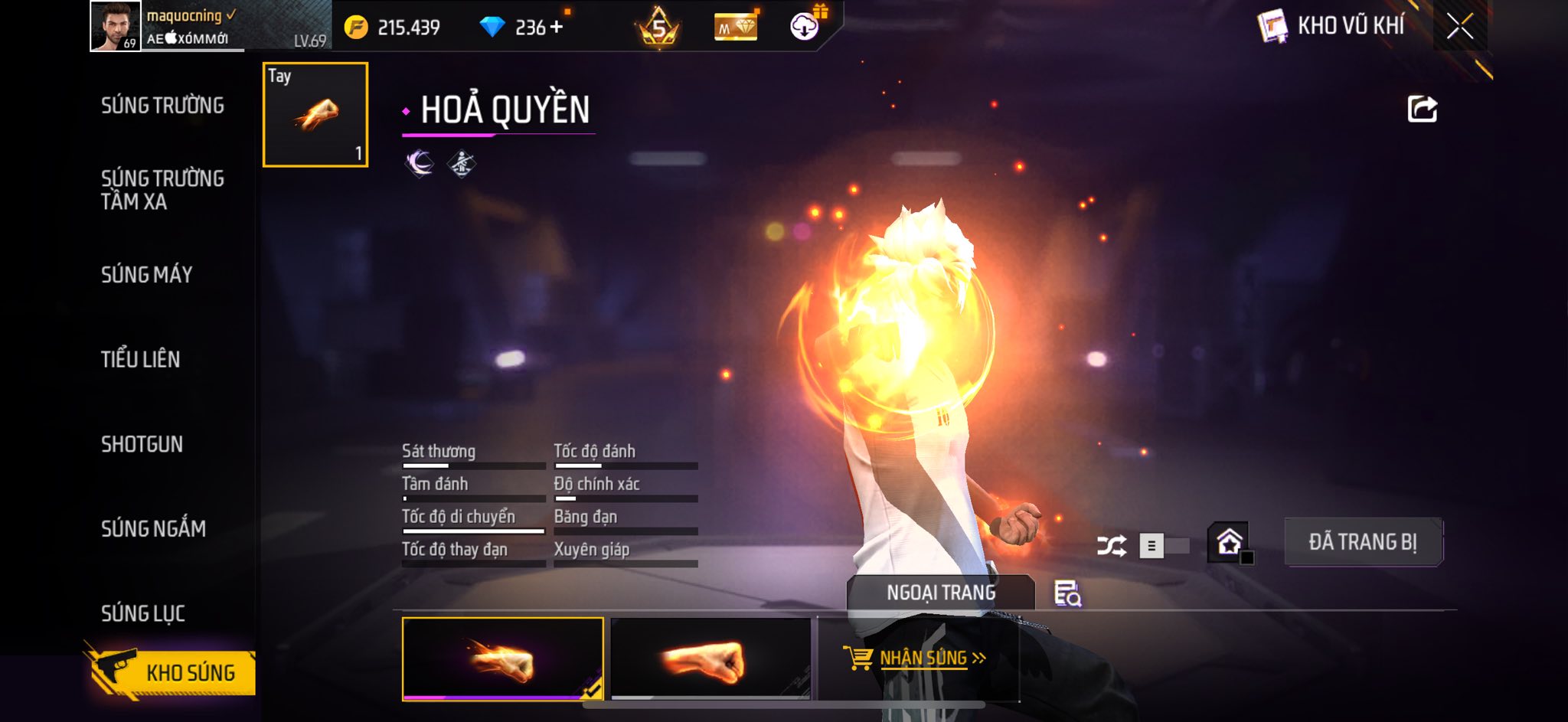Choose the plain fist skin thumbnail
This screenshot has width=1568, height=722.
[710, 659]
